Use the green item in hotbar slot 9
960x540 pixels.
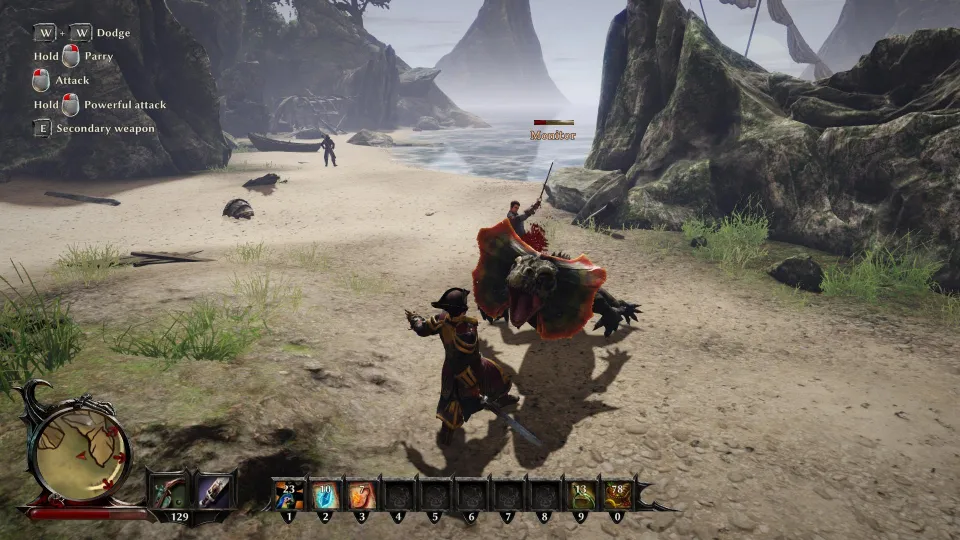click(x=581, y=495)
